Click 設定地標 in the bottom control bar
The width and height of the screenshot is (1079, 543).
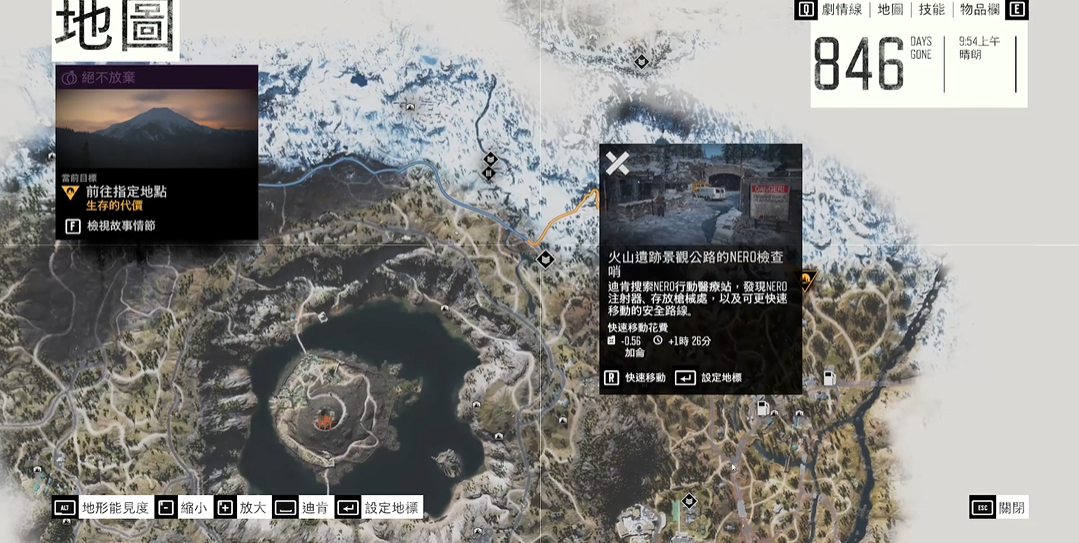[379, 508]
